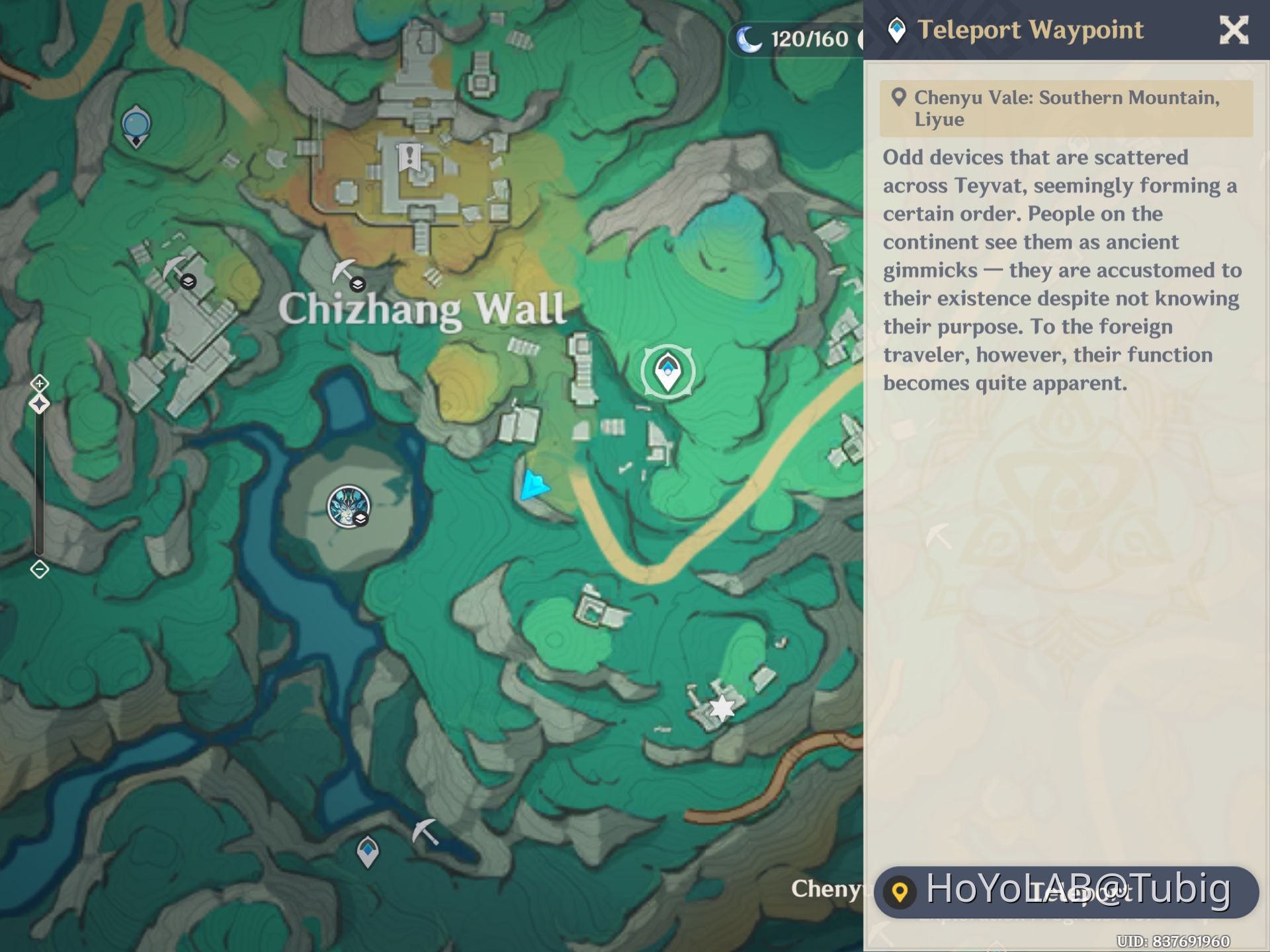
Task: Select the teardrop pin marker at top-left
Action: click(135, 126)
